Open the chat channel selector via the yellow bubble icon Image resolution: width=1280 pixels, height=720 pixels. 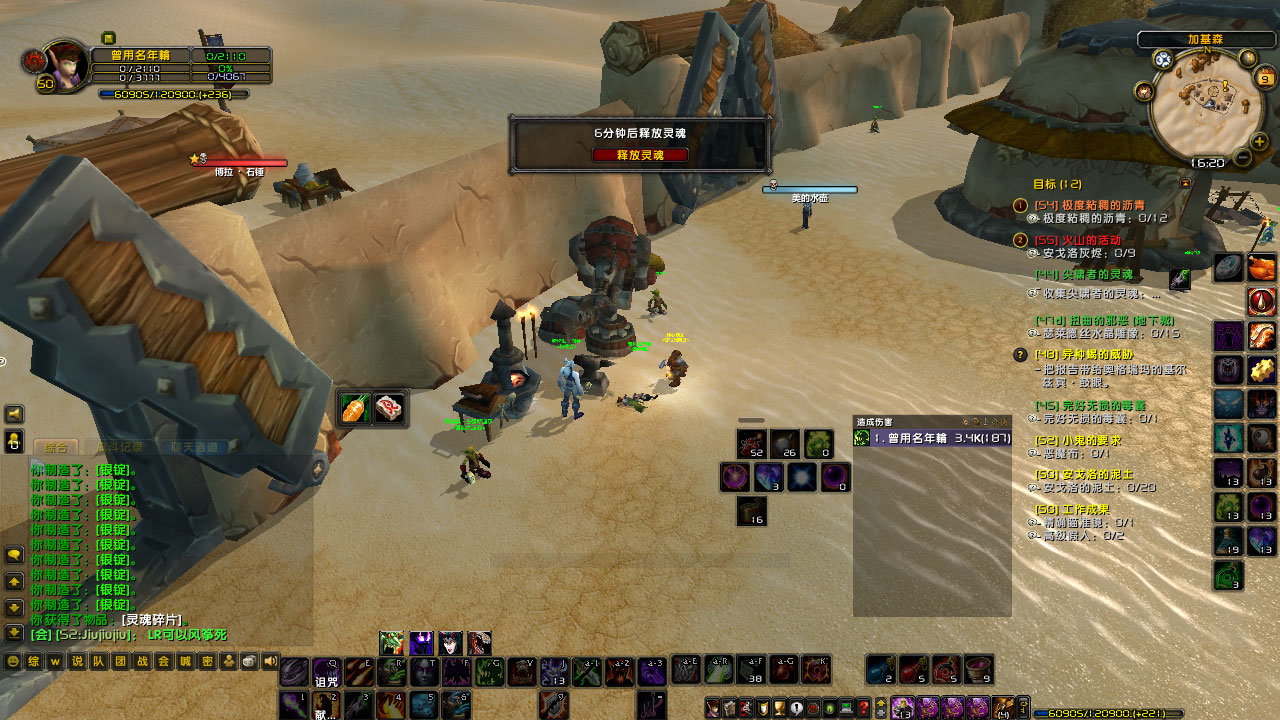click(x=13, y=551)
